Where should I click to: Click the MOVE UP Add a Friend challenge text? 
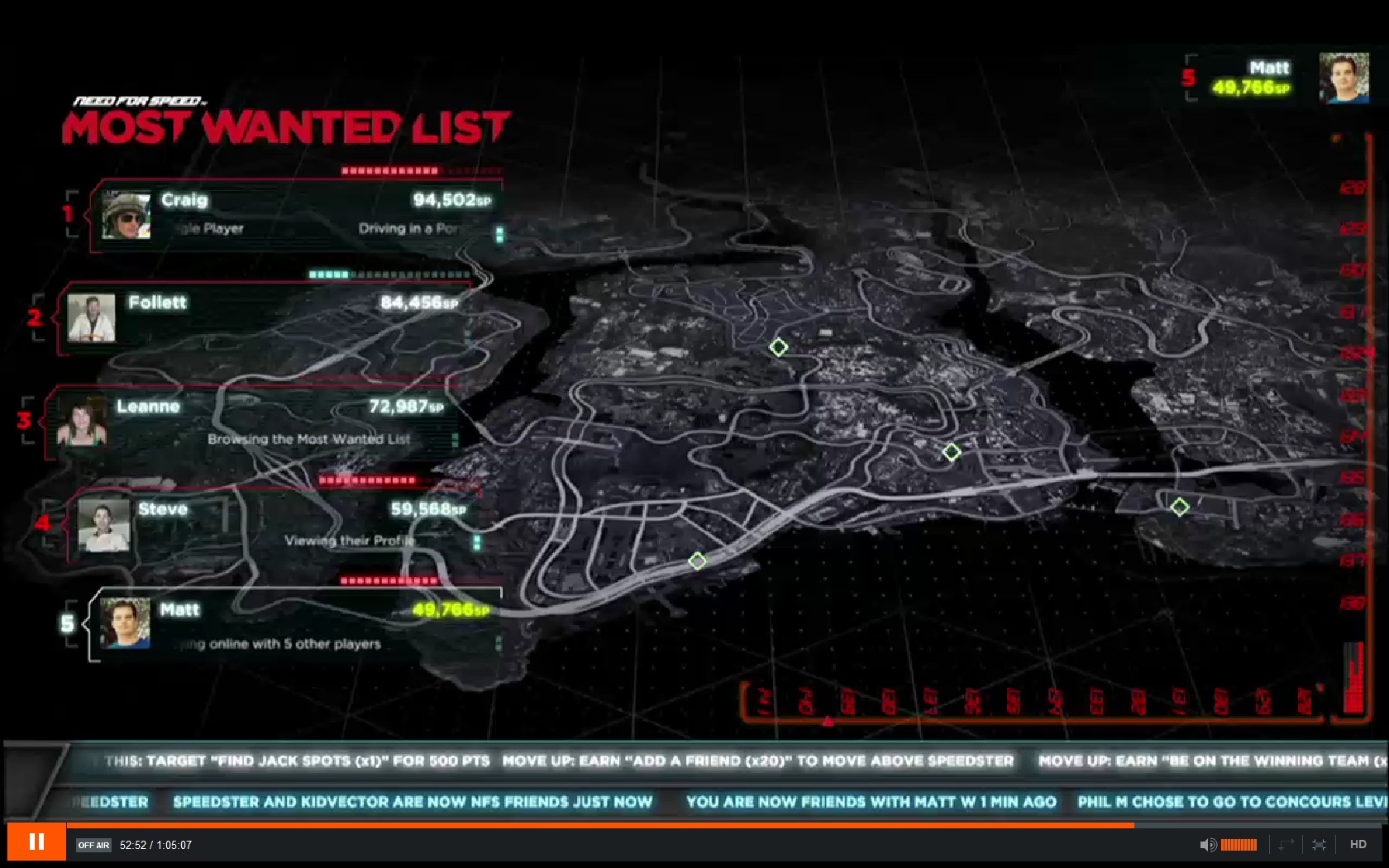[x=761, y=761]
